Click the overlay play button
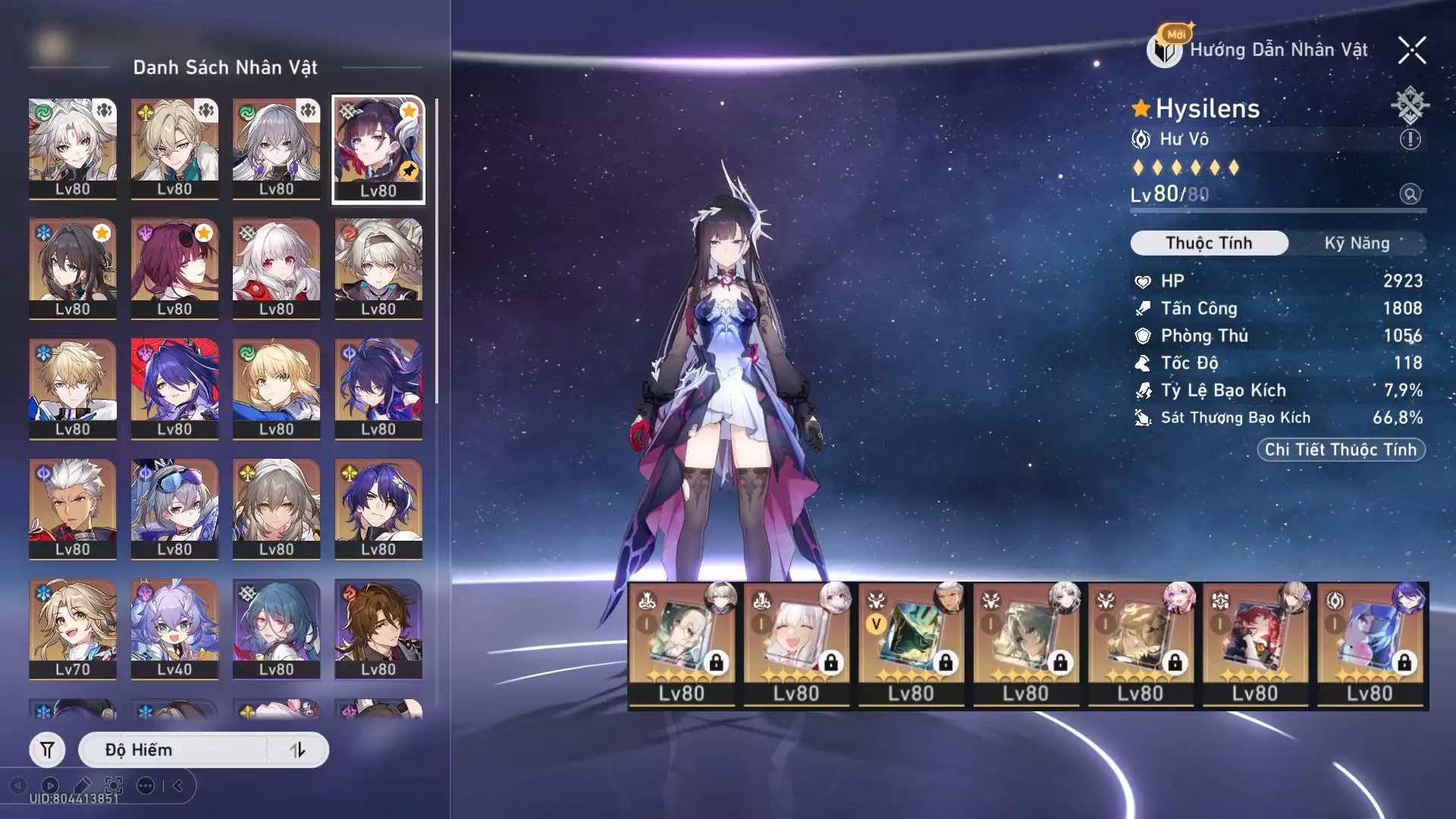The image size is (1456, 819). pos(50,786)
